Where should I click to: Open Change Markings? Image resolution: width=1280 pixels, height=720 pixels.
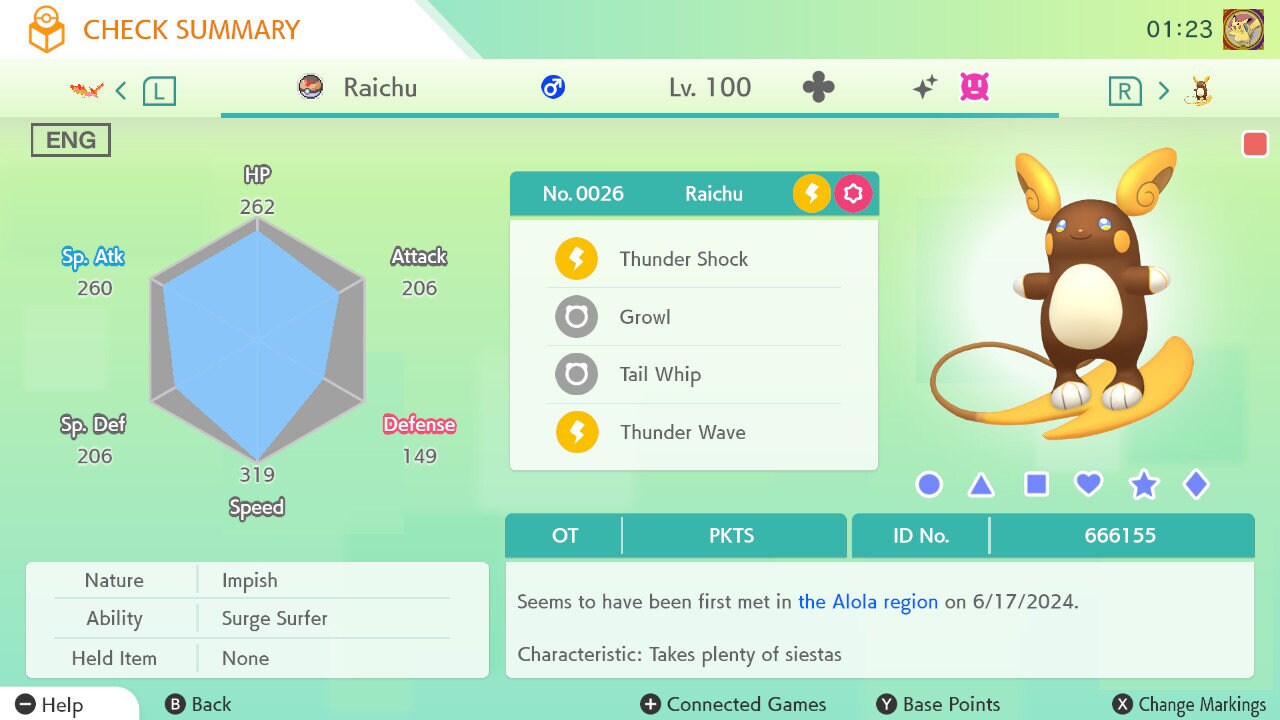point(1189,705)
